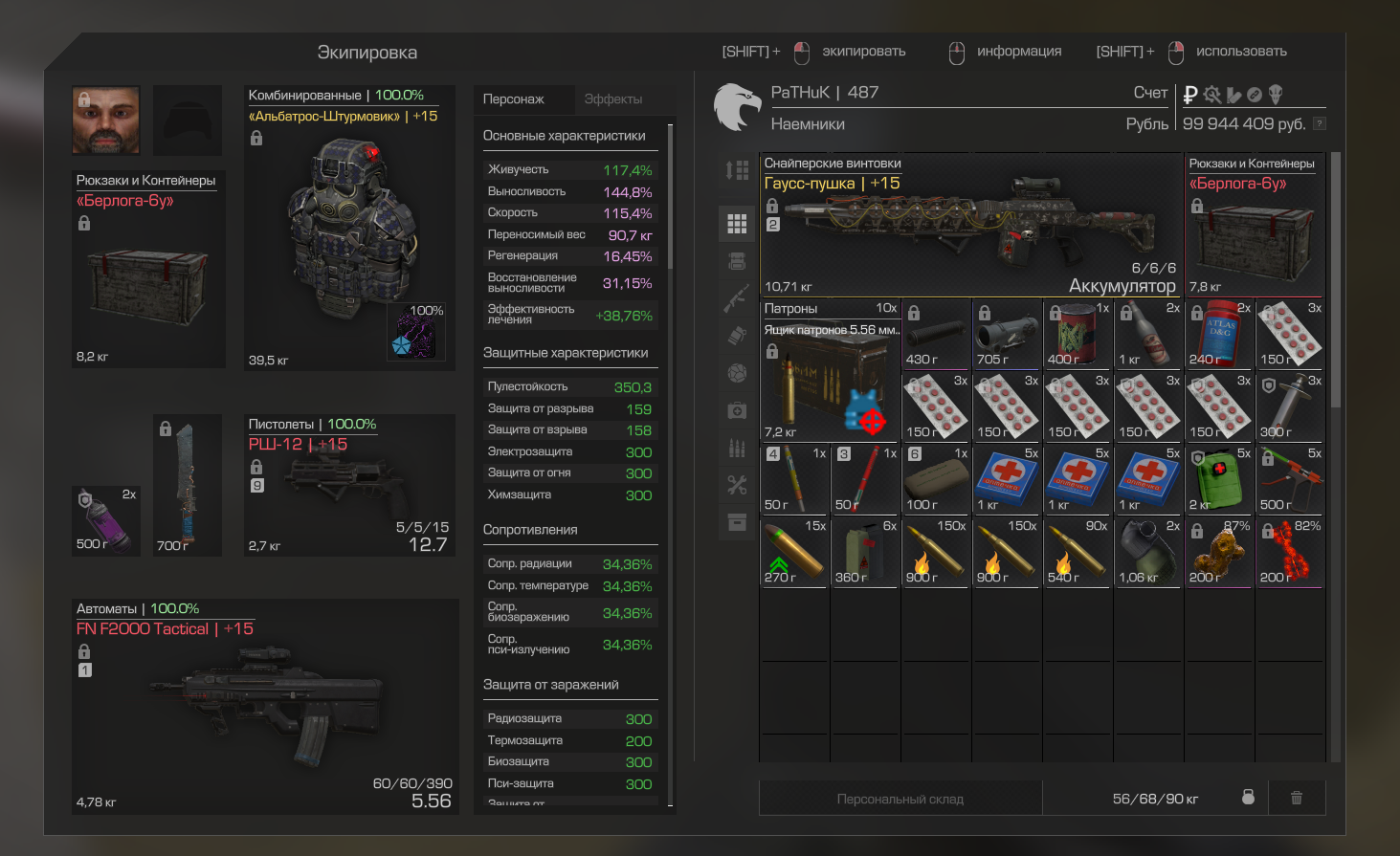Select the equipped Альбатрос-Штурмовик armor
The height and width of the screenshot is (856, 1400).
coord(349,230)
